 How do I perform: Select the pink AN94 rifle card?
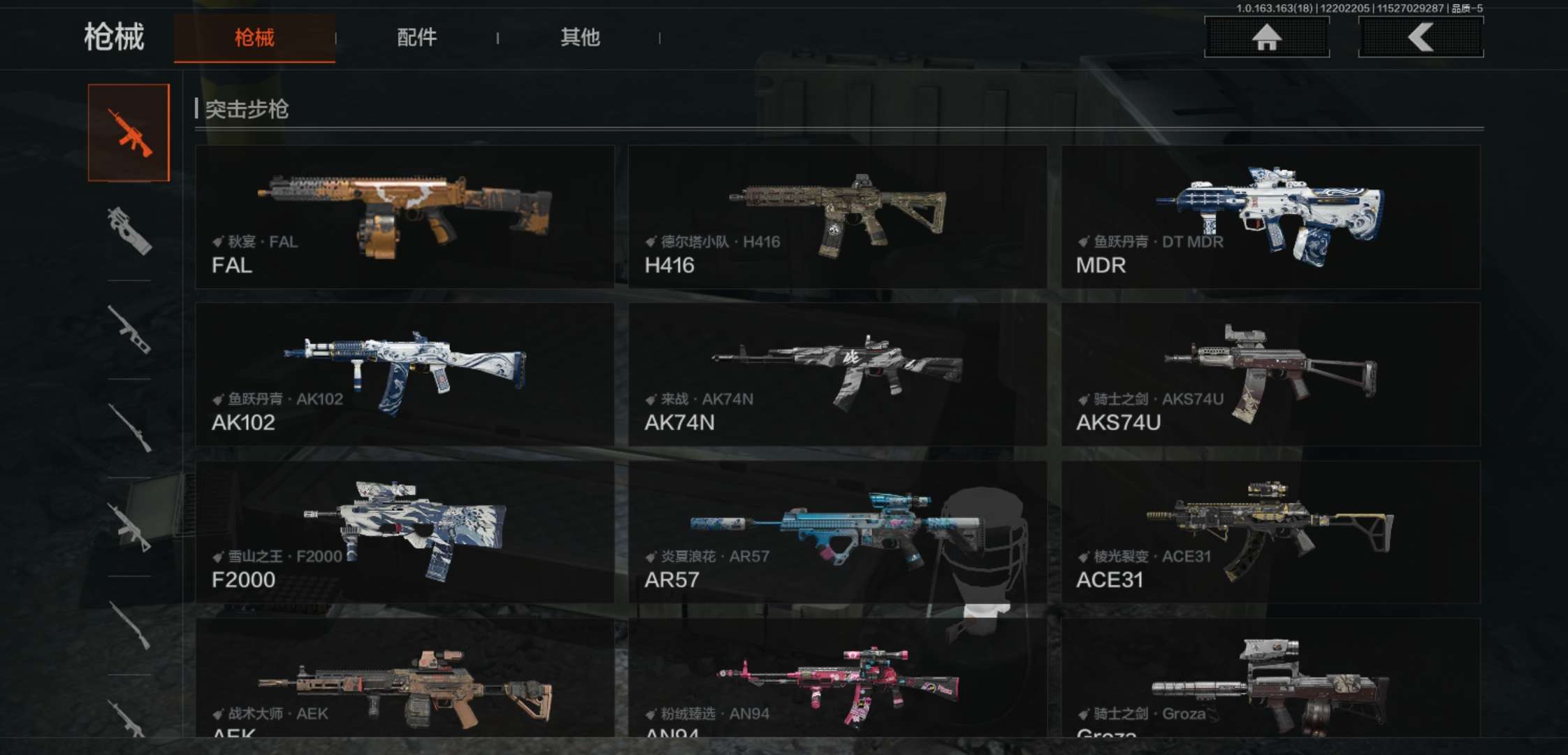click(837, 678)
